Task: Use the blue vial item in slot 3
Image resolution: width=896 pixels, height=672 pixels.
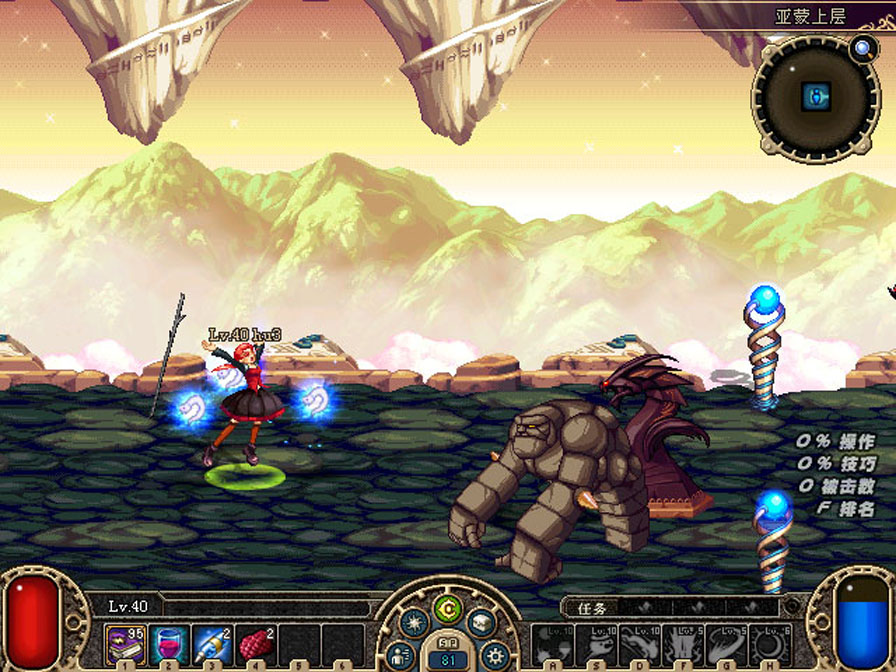Action: pyautogui.click(x=212, y=642)
